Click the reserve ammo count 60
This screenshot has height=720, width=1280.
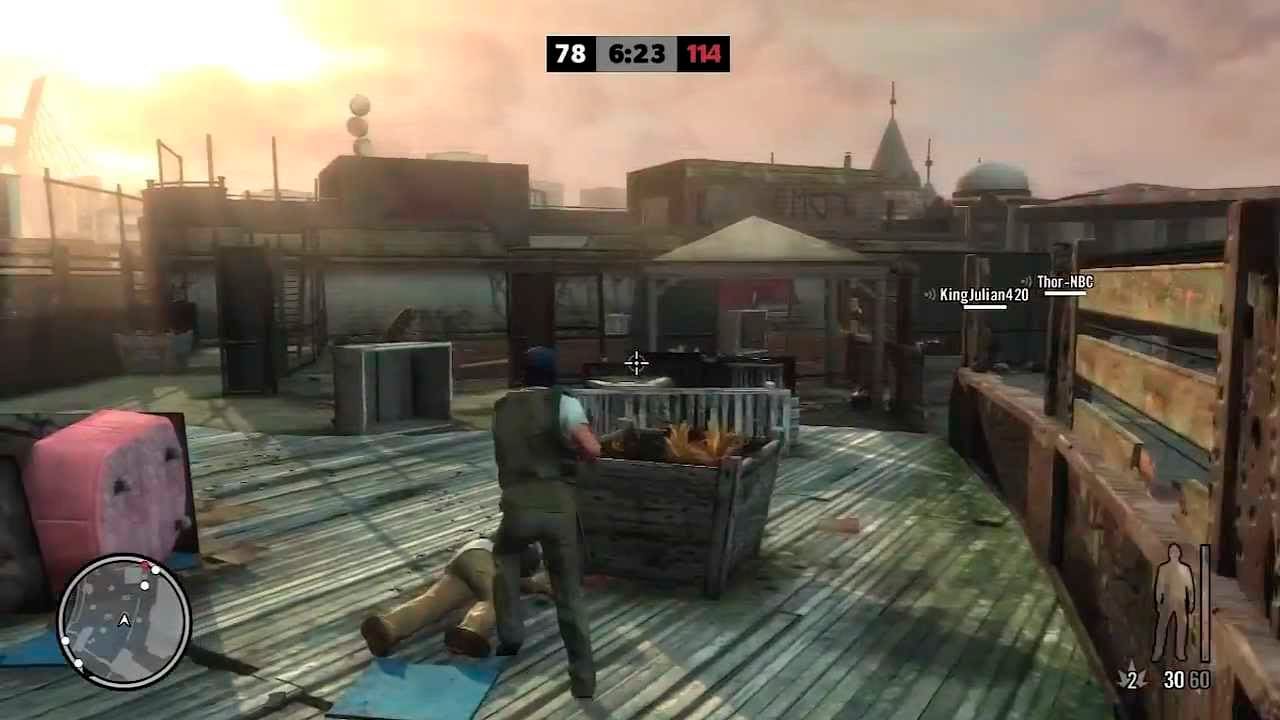pyautogui.click(x=1199, y=679)
